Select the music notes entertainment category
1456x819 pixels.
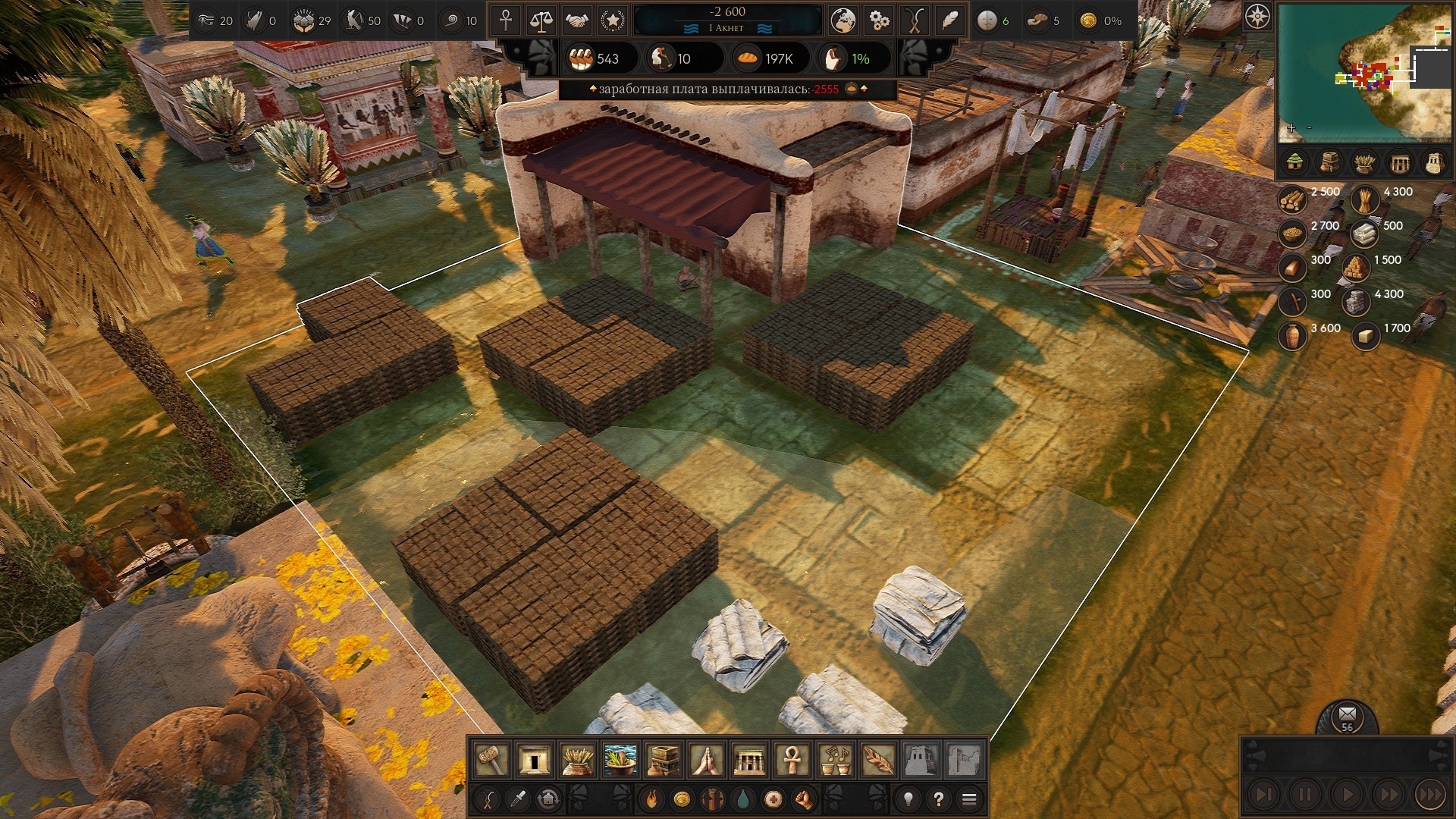(835, 760)
